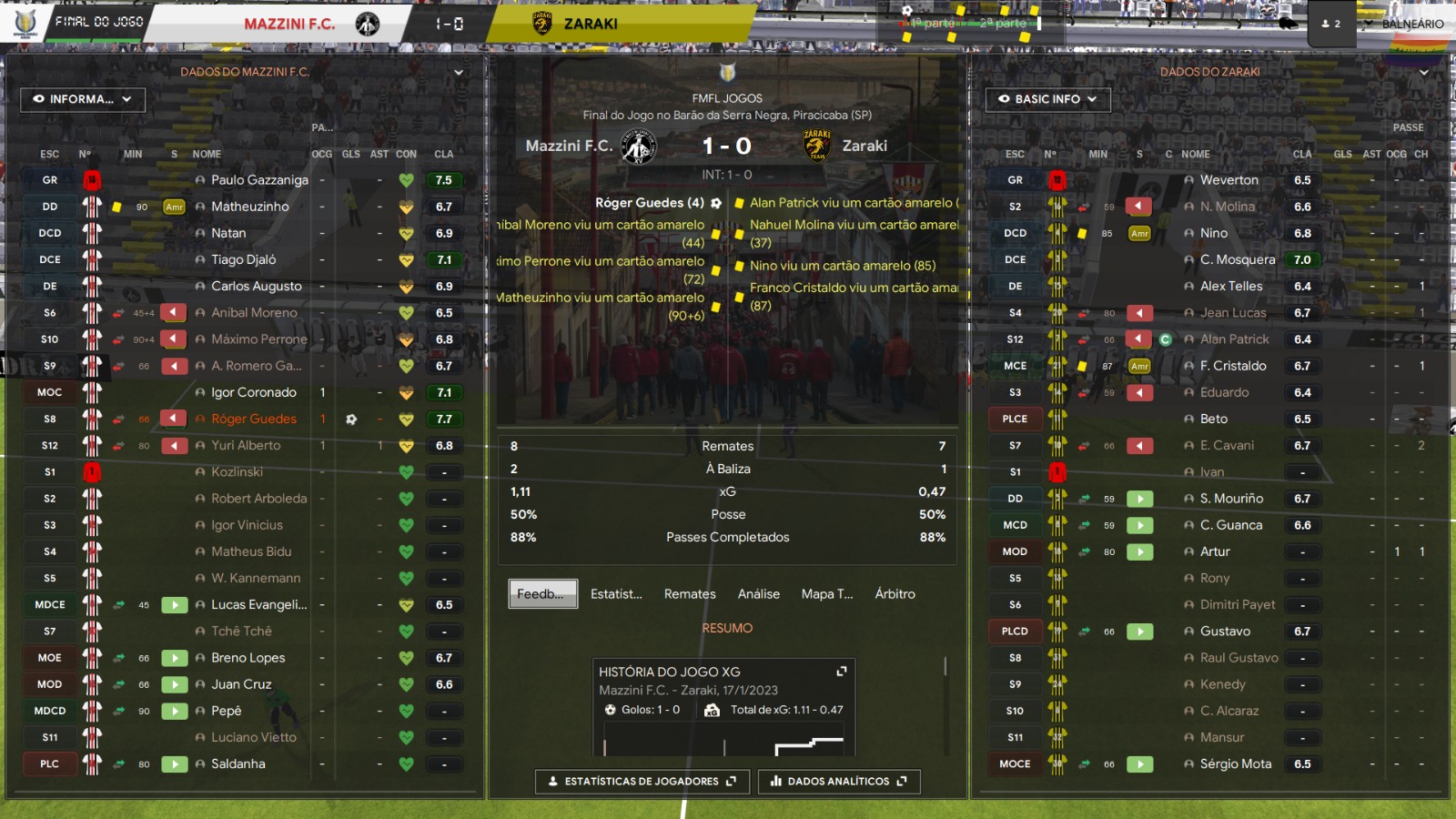Open Igor Coronado's player row
The image size is (1456, 819).
[254, 392]
